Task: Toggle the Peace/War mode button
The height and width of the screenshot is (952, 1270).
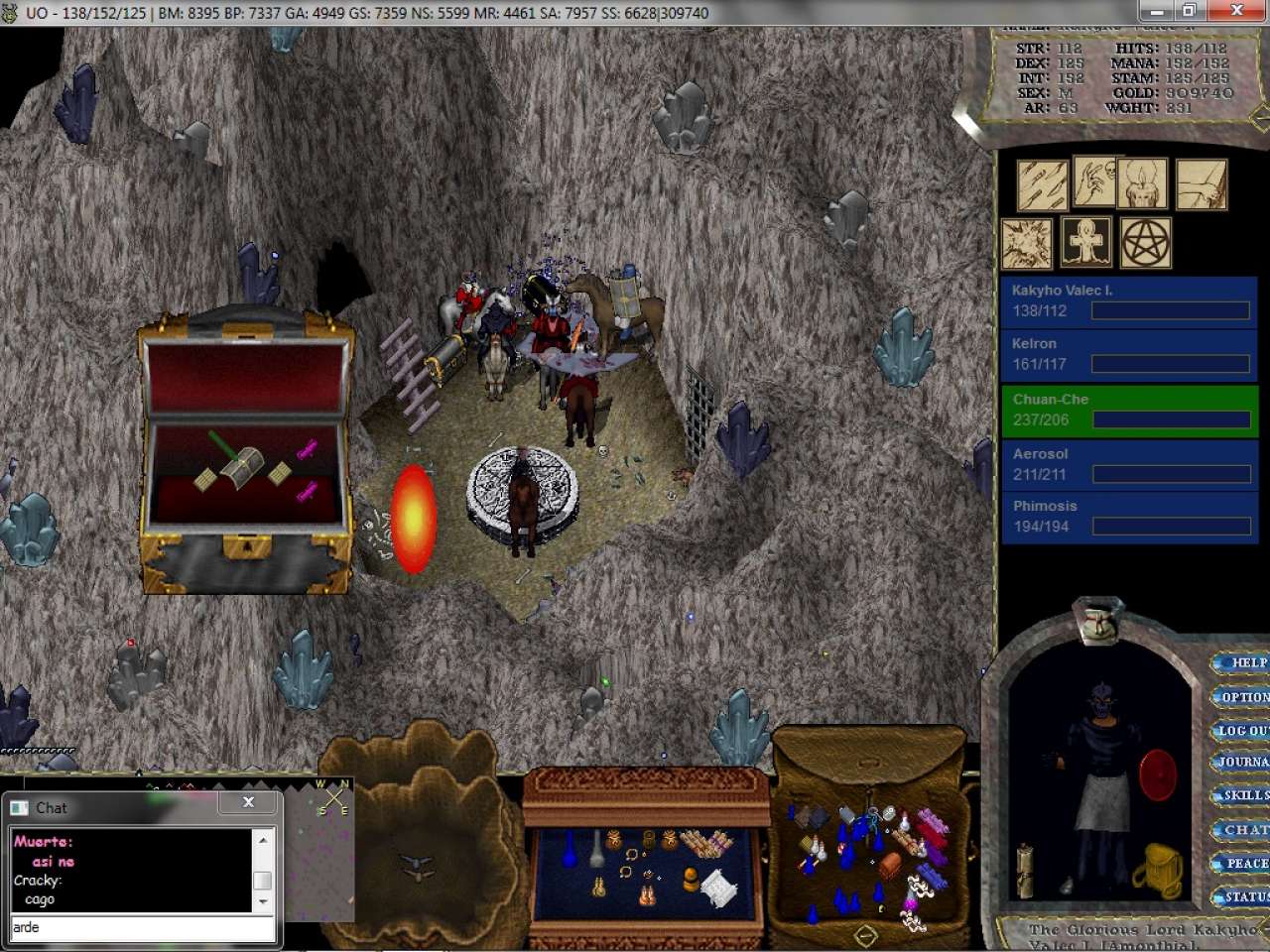Action: (1244, 864)
